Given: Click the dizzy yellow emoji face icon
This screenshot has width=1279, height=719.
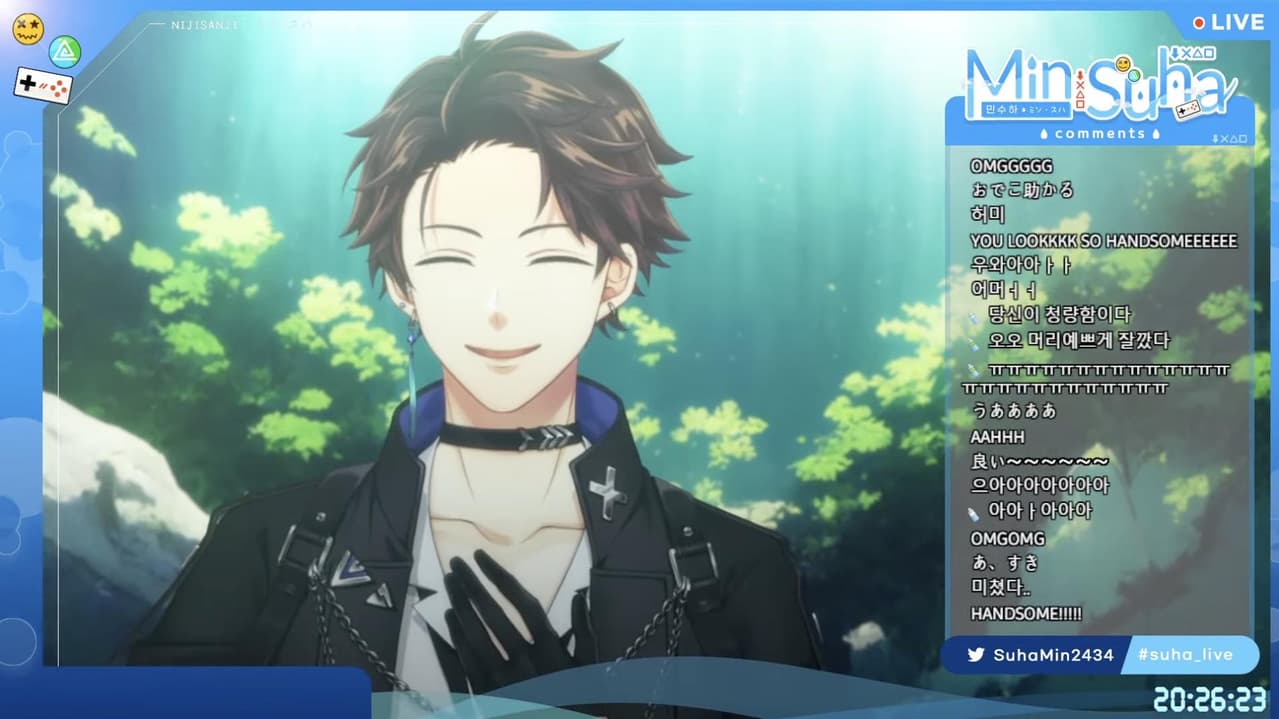Looking at the screenshot, I should click(26, 27).
